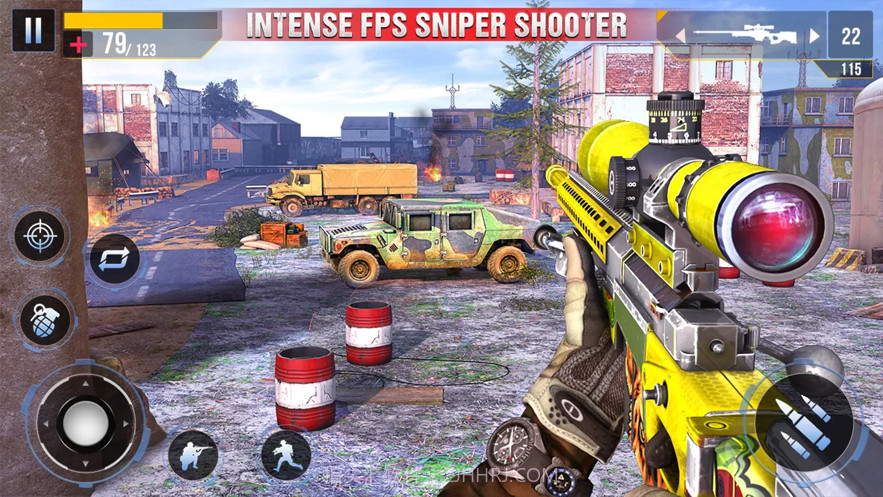
Task: Throw a grenade with the grenade button
Action: click(x=46, y=320)
